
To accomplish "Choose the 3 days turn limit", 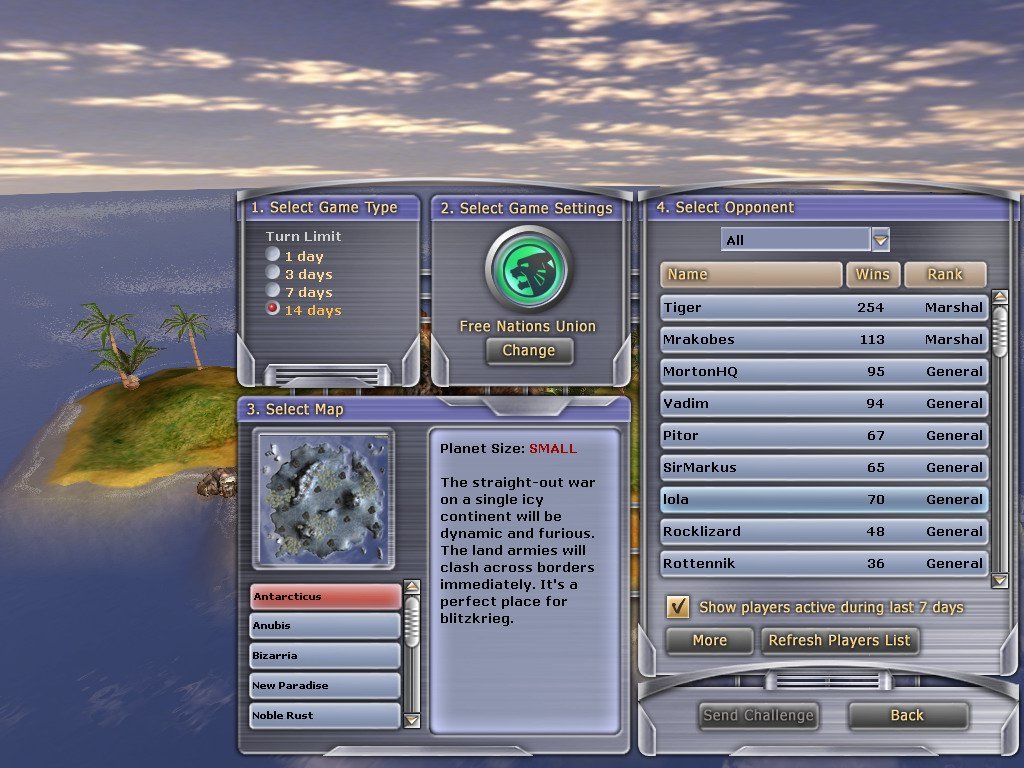I will pos(273,274).
